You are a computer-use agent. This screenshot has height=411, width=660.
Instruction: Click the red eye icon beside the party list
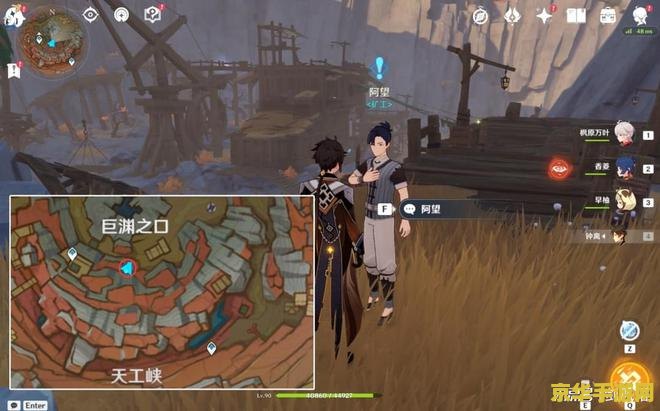(x=558, y=167)
